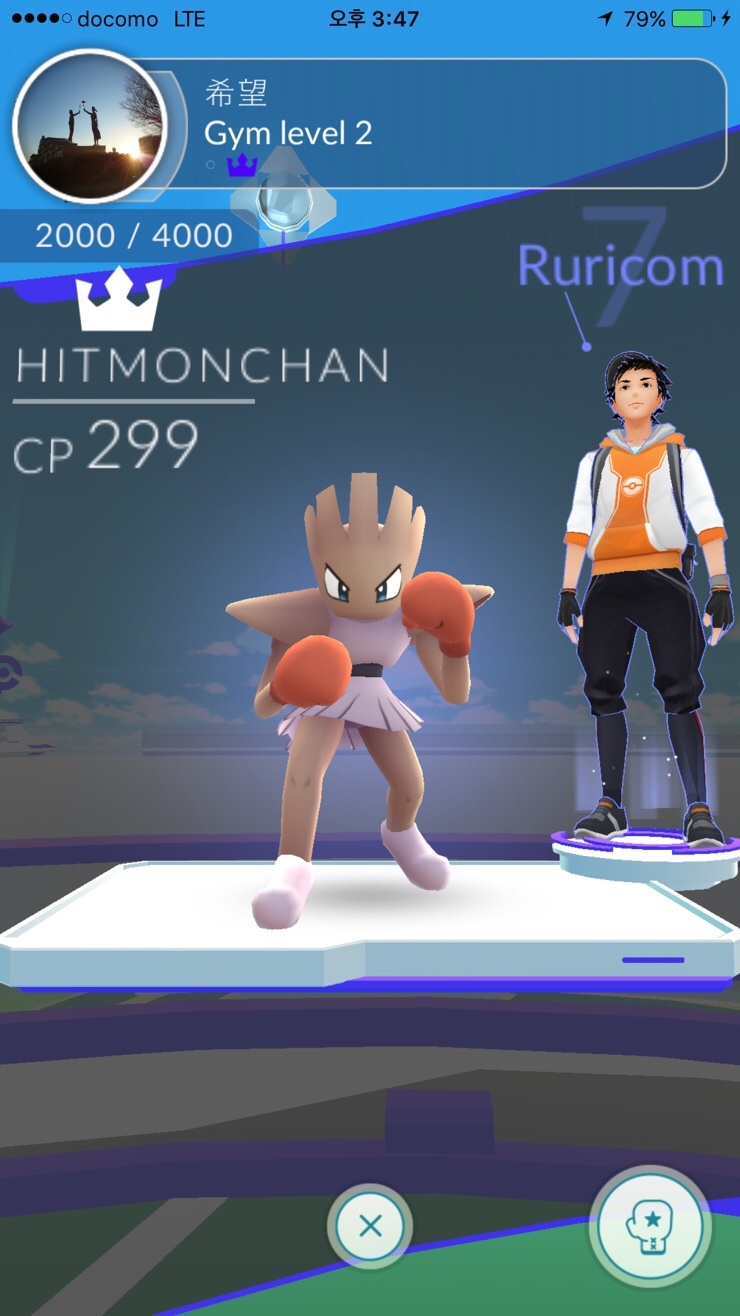
Task: Tap the trainer name Ruricom
Action: click(x=620, y=266)
